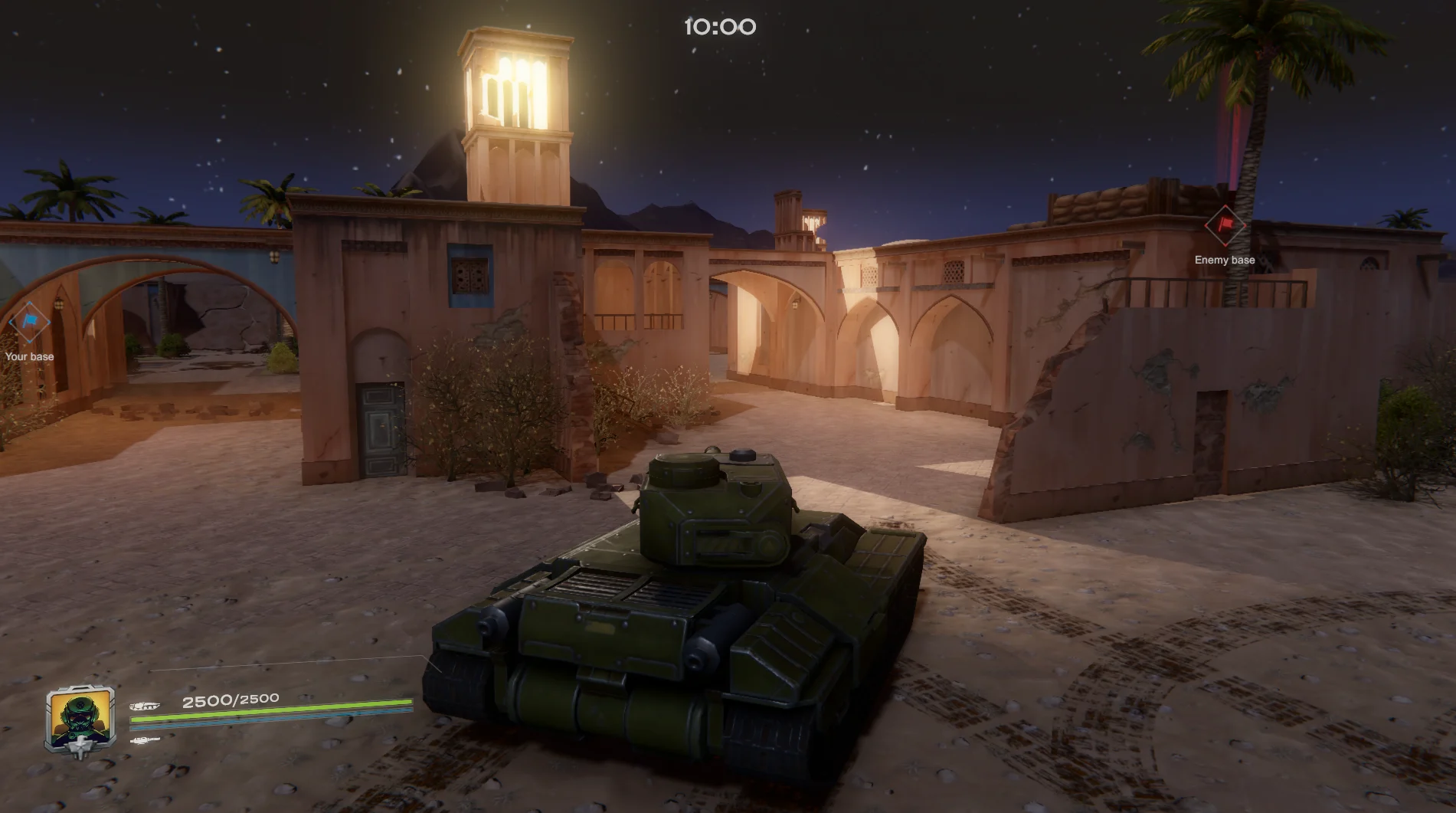Select the blue Your base flag marker
1456x813 pixels.
pos(30,323)
